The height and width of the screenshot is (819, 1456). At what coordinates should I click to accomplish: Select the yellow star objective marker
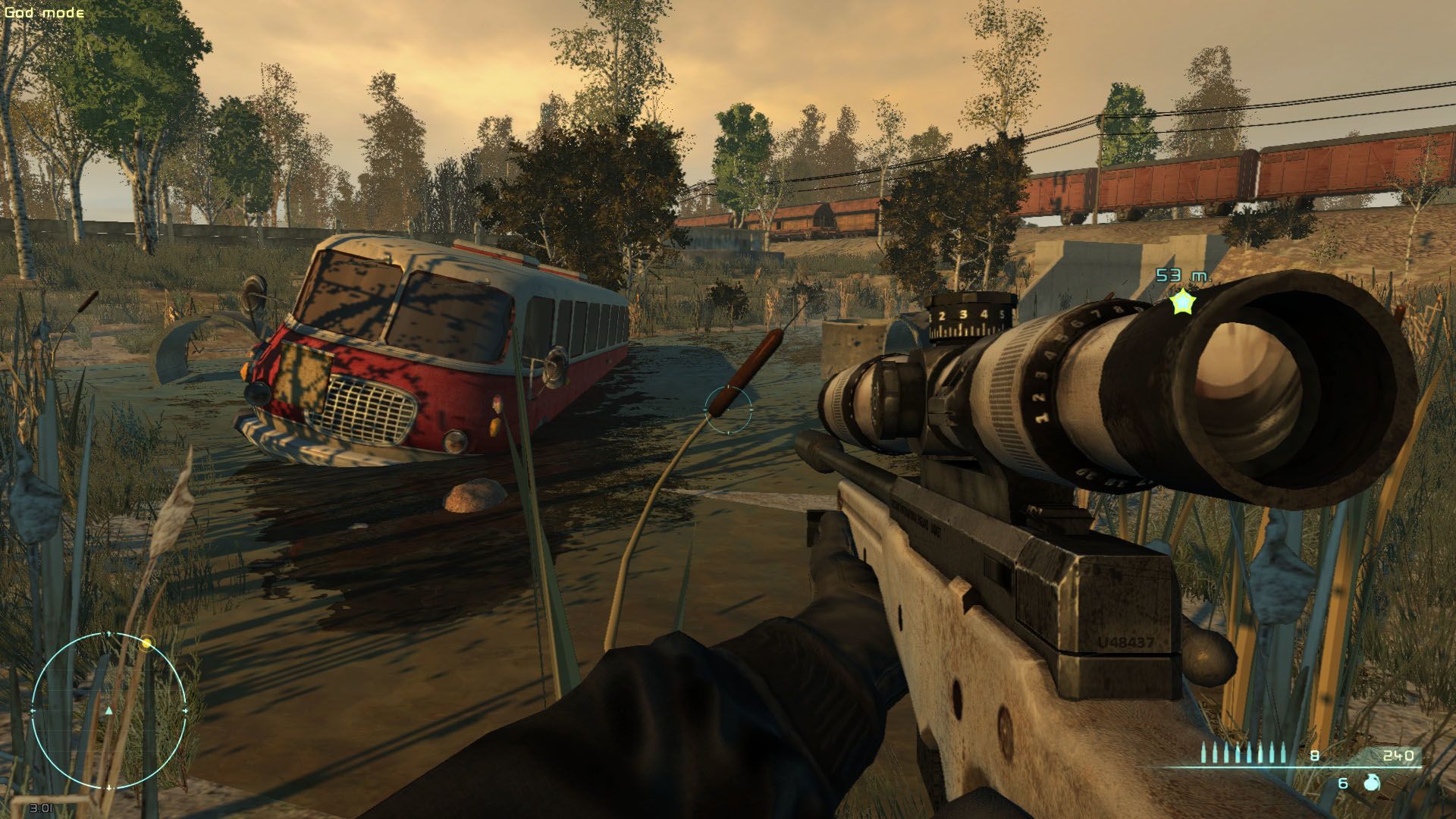point(1181,303)
